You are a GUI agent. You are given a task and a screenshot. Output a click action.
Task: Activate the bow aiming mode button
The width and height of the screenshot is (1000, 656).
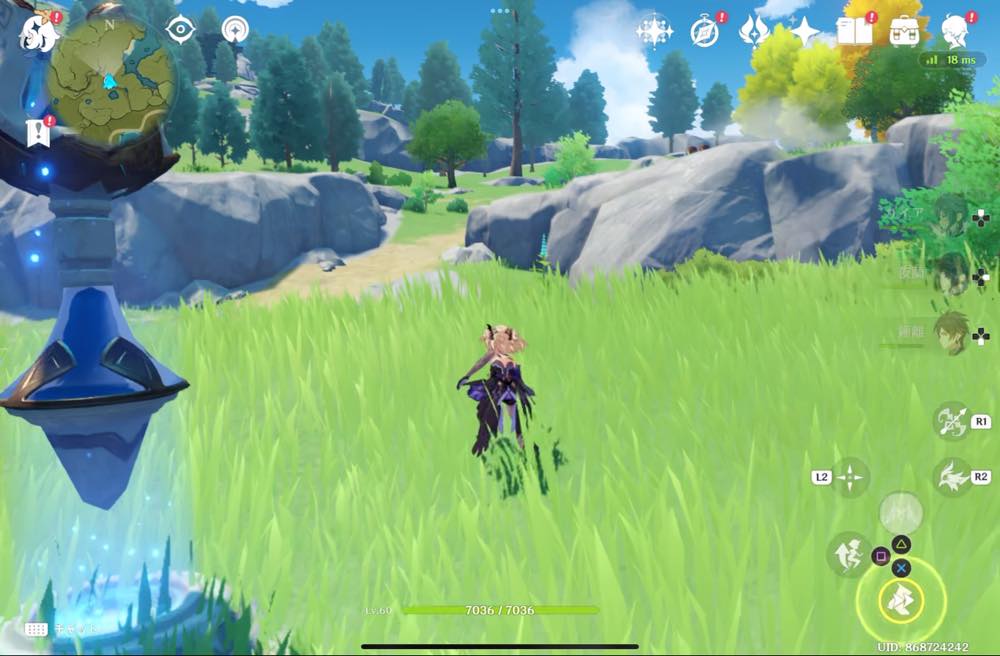(950, 420)
